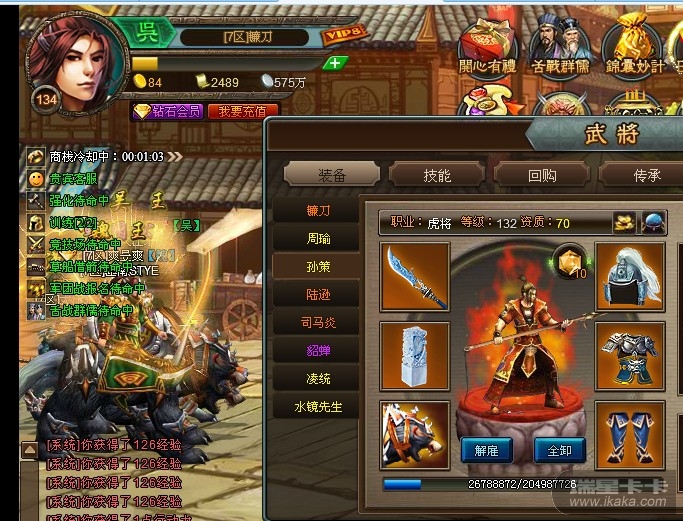The image size is (683, 521).
Task: Select the purple-named general 貂蝉
Action: [x=319, y=351]
